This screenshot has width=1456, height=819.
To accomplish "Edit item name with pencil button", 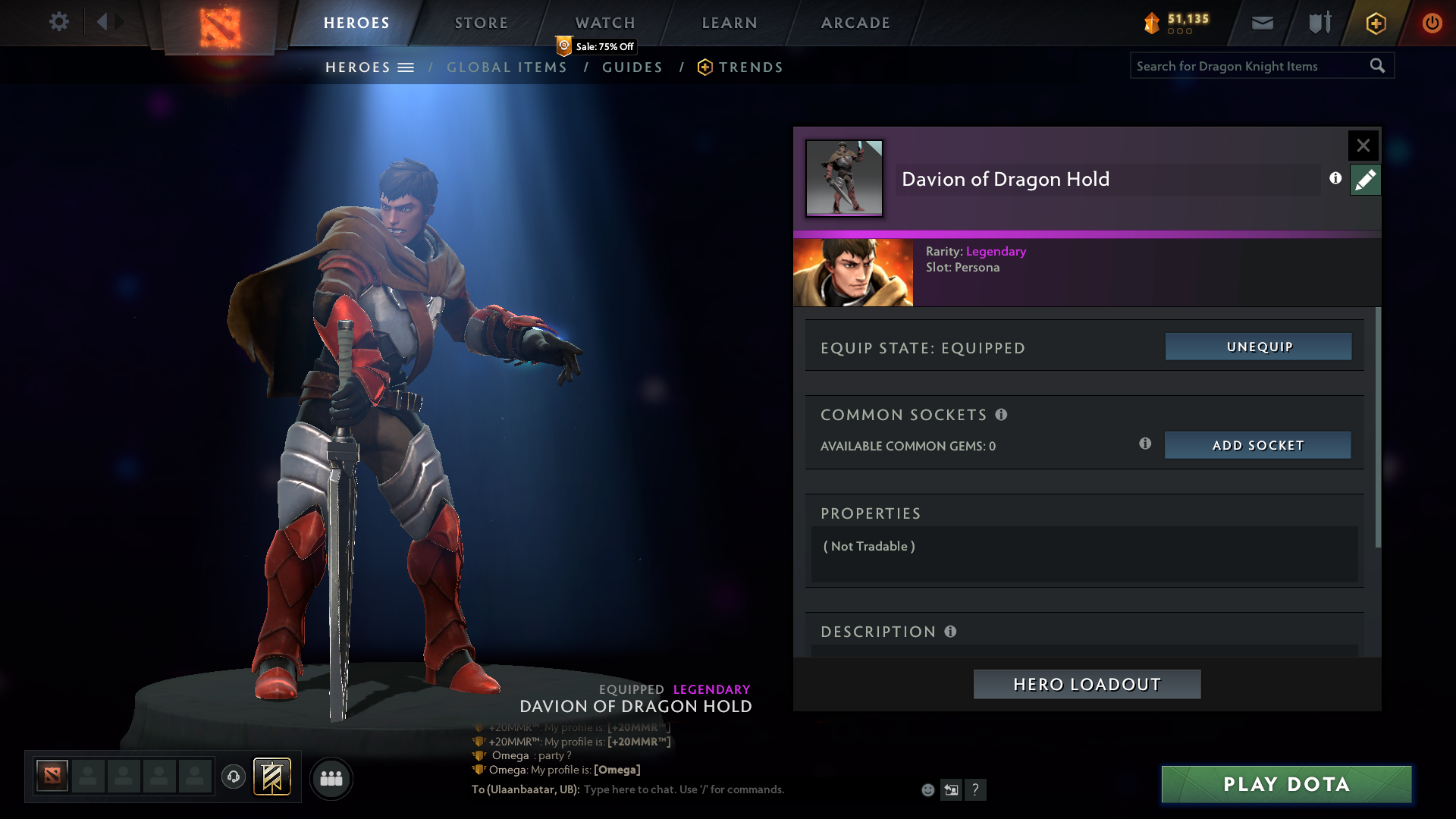I will tap(1365, 180).
